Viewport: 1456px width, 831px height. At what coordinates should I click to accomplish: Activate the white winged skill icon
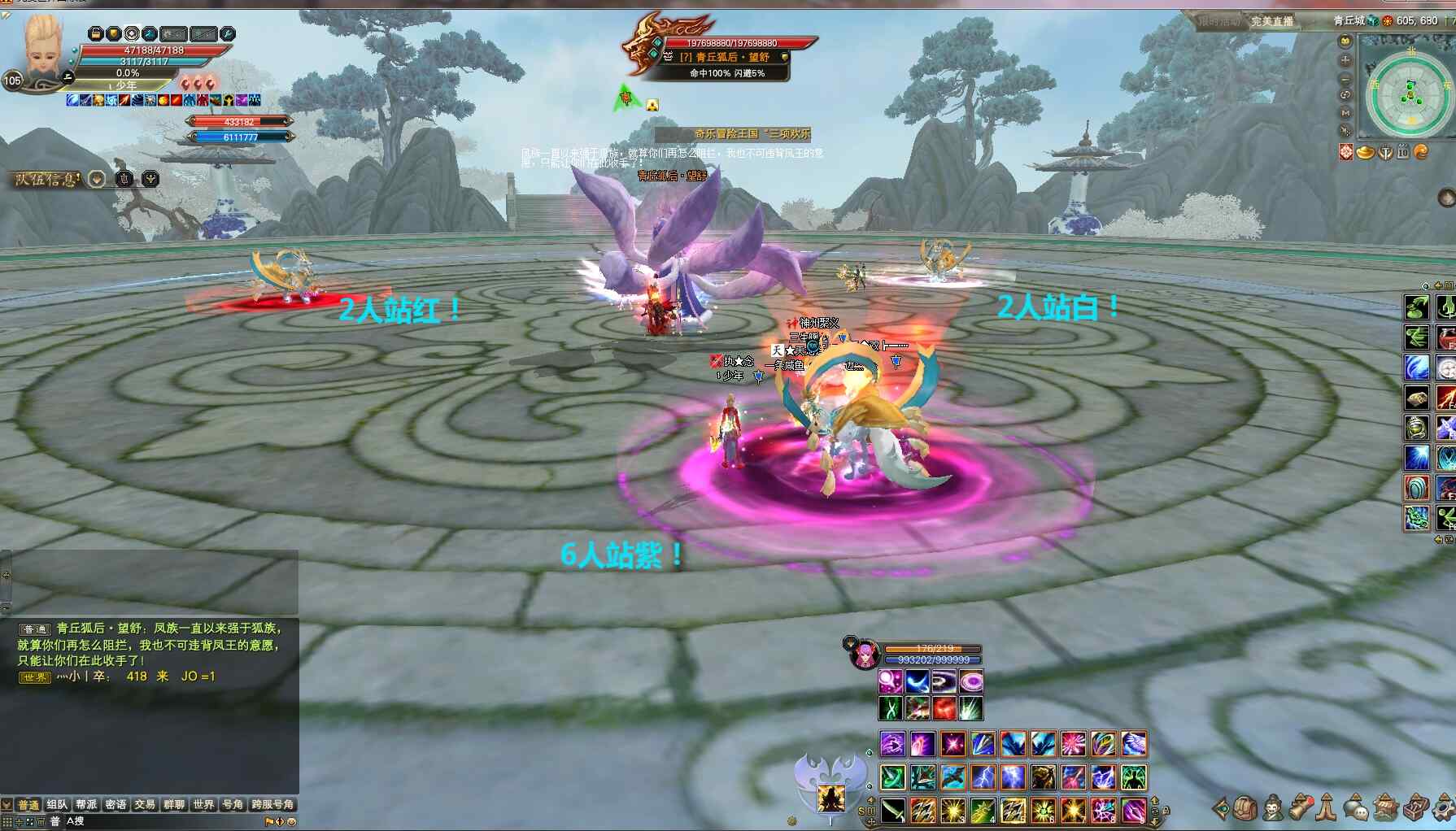pyautogui.click(x=1133, y=743)
